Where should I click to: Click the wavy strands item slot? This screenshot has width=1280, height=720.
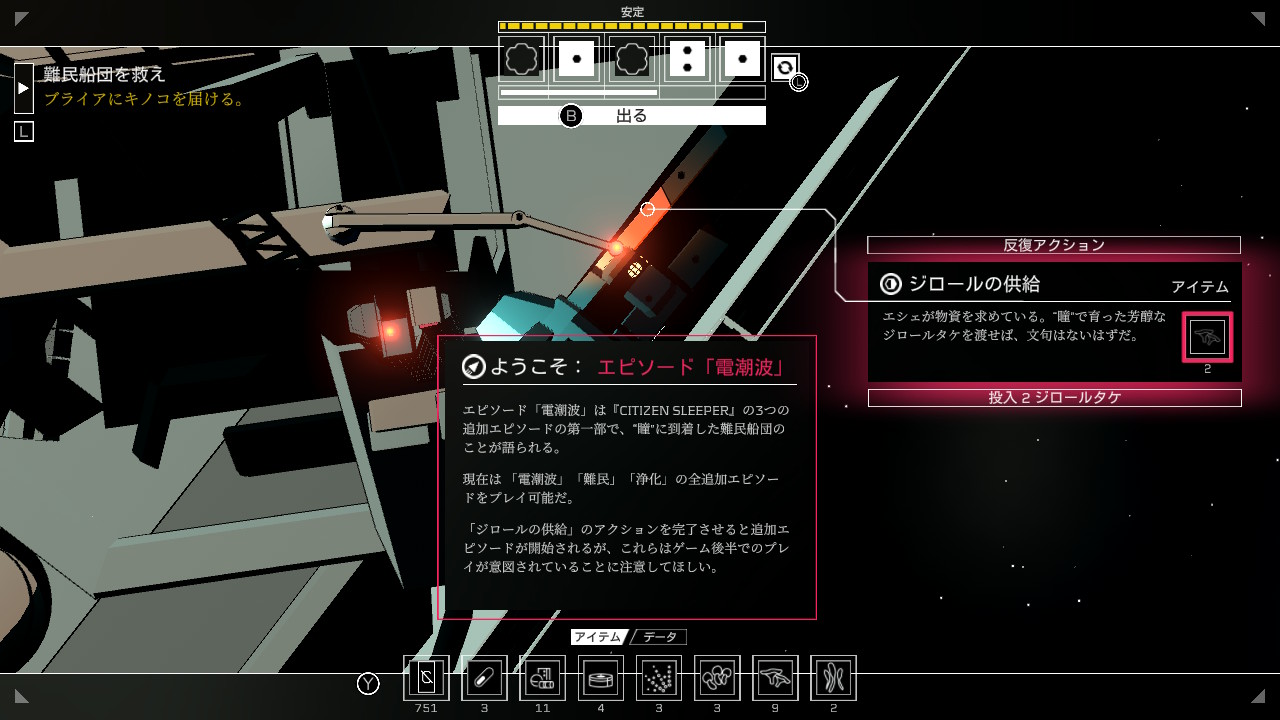click(833, 679)
